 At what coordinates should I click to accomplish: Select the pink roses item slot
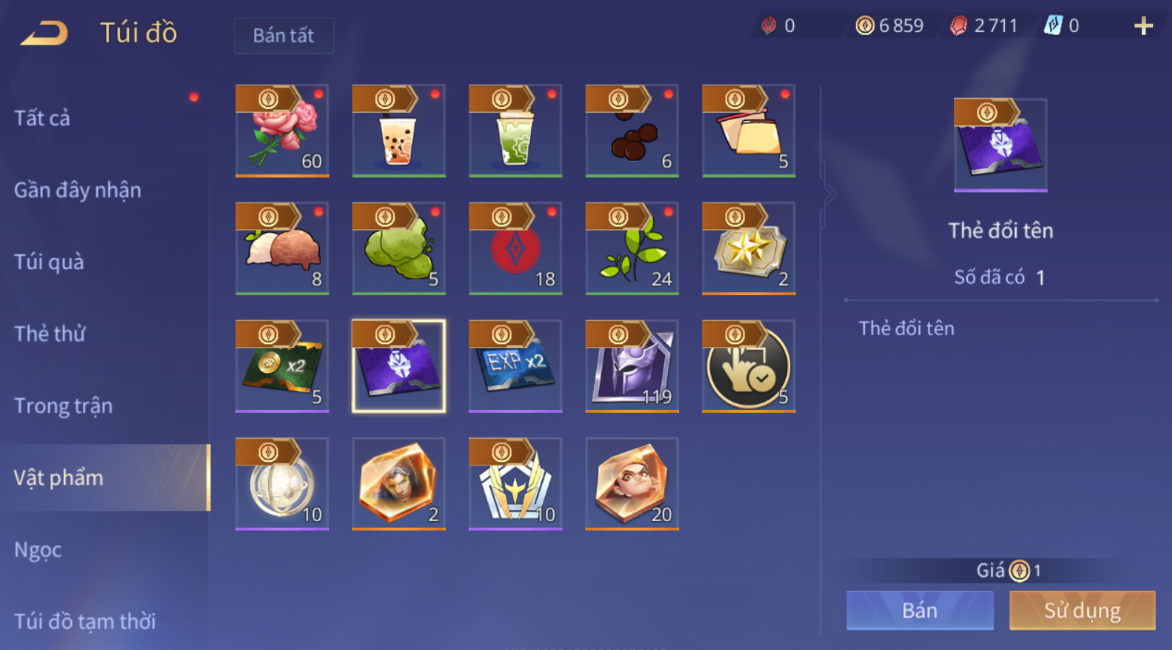pos(282,131)
